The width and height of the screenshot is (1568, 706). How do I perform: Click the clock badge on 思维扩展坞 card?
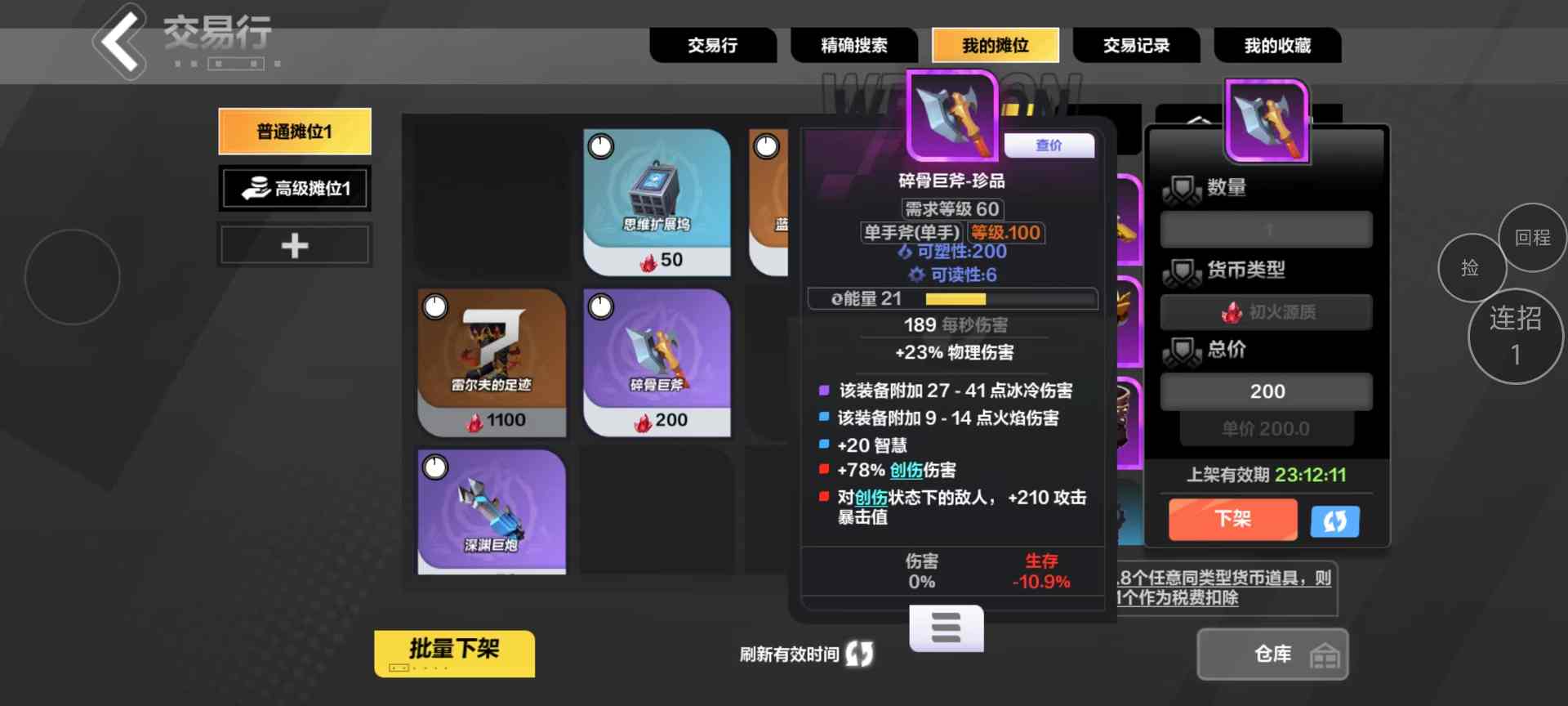click(599, 147)
